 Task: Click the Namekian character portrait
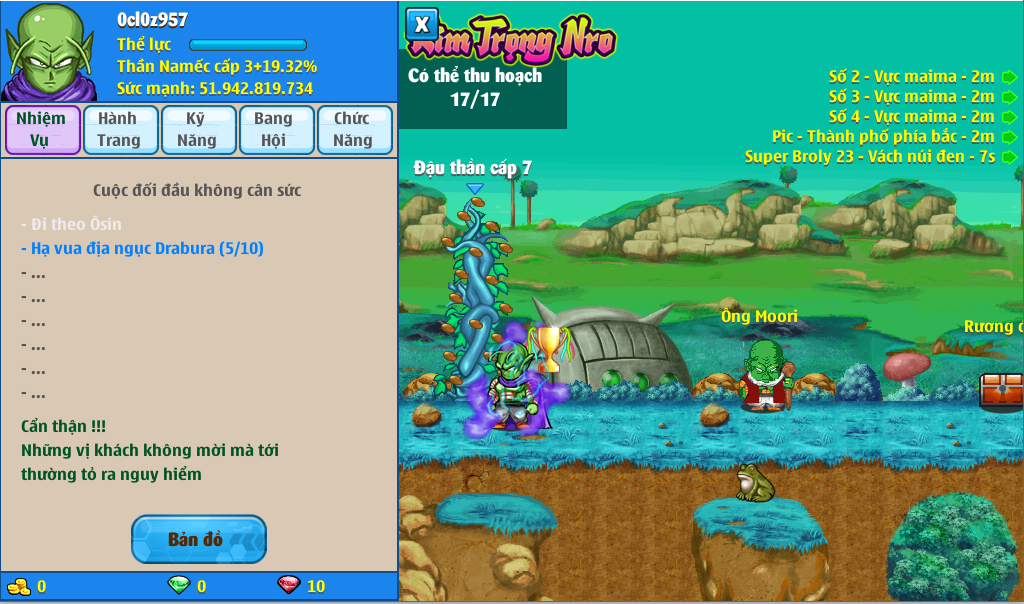50,52
